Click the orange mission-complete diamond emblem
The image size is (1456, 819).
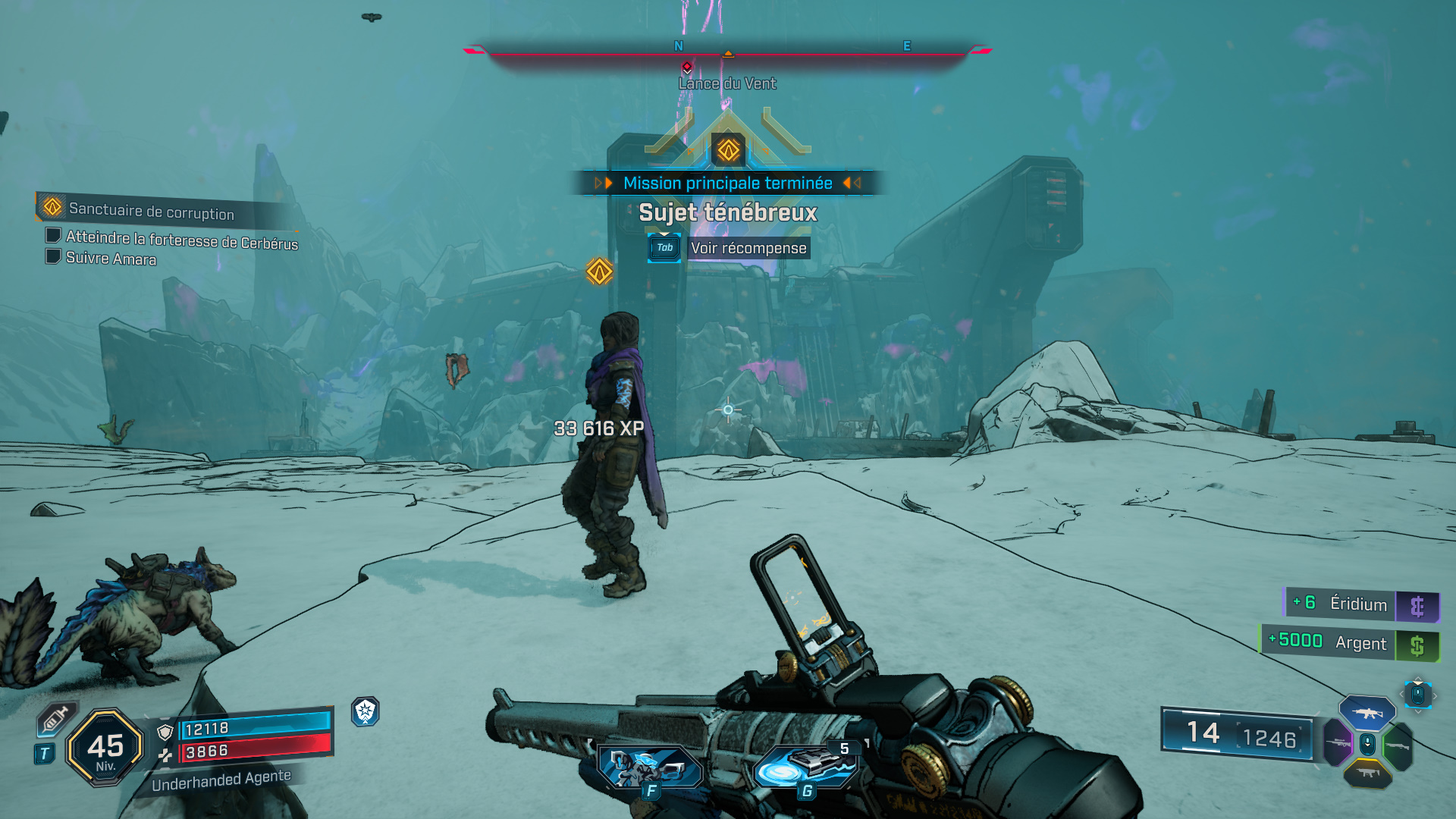(x=728, y=149)
